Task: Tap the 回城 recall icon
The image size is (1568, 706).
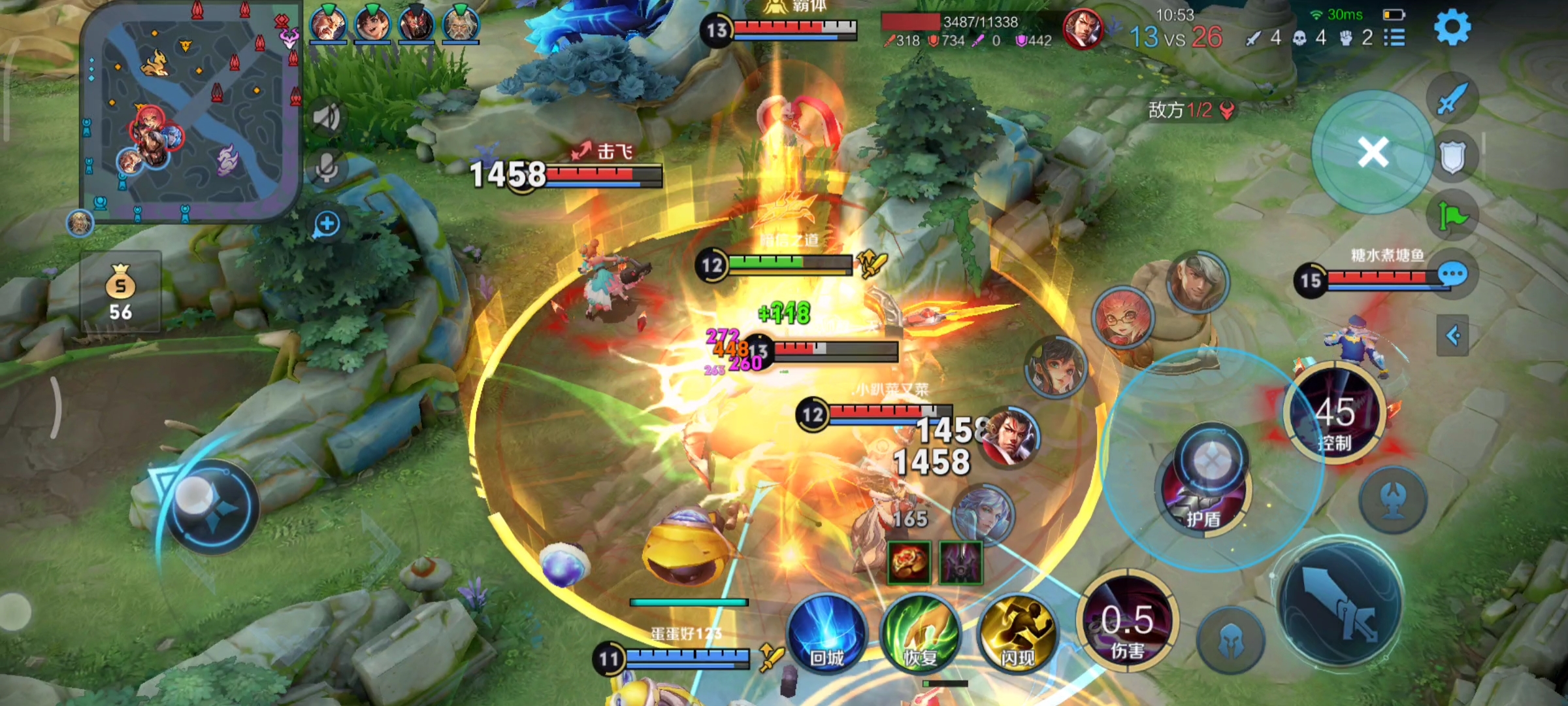Action: [x=830, y=633]
